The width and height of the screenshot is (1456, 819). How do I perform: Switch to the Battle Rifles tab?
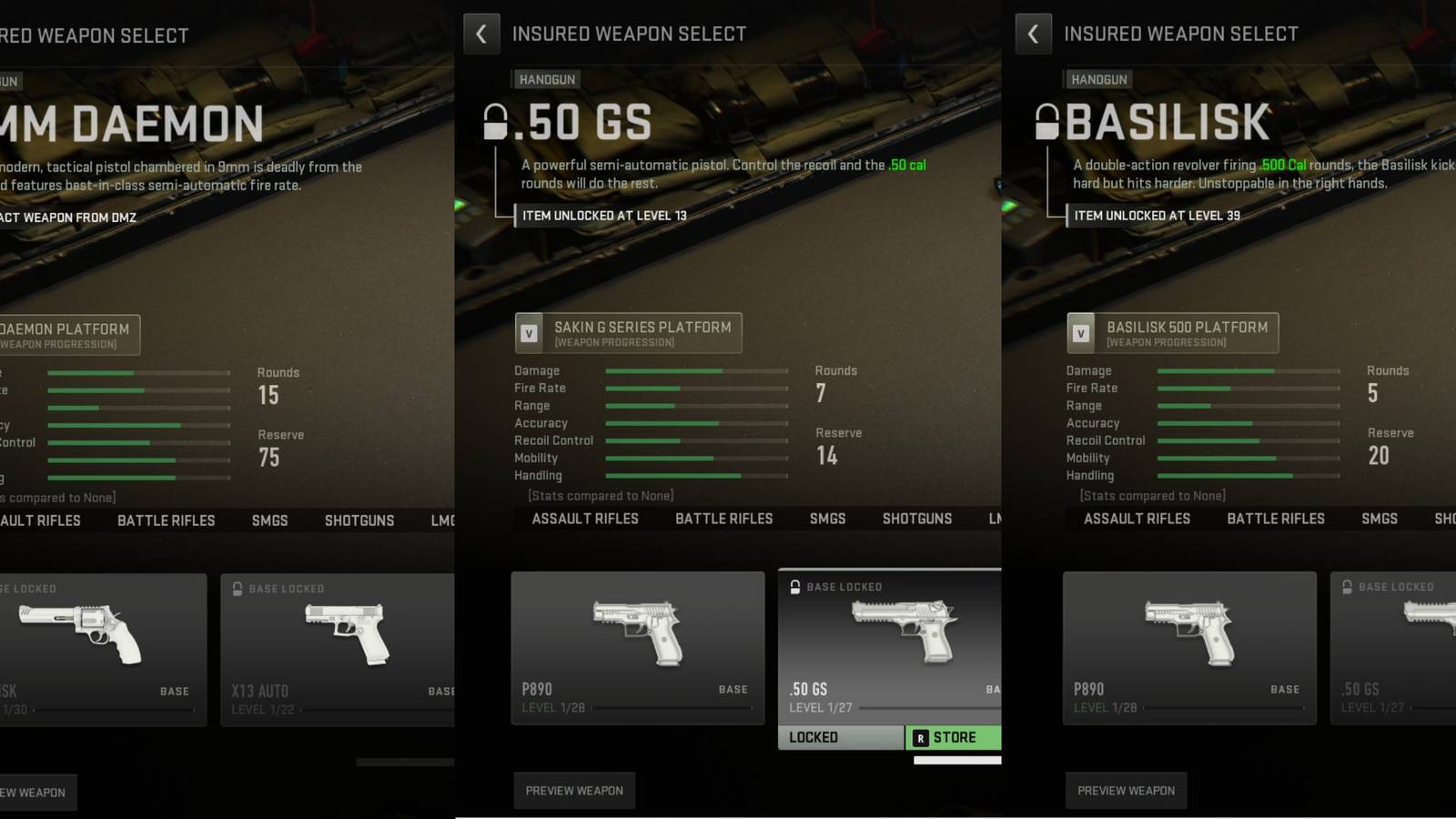(x=723, y=518)
